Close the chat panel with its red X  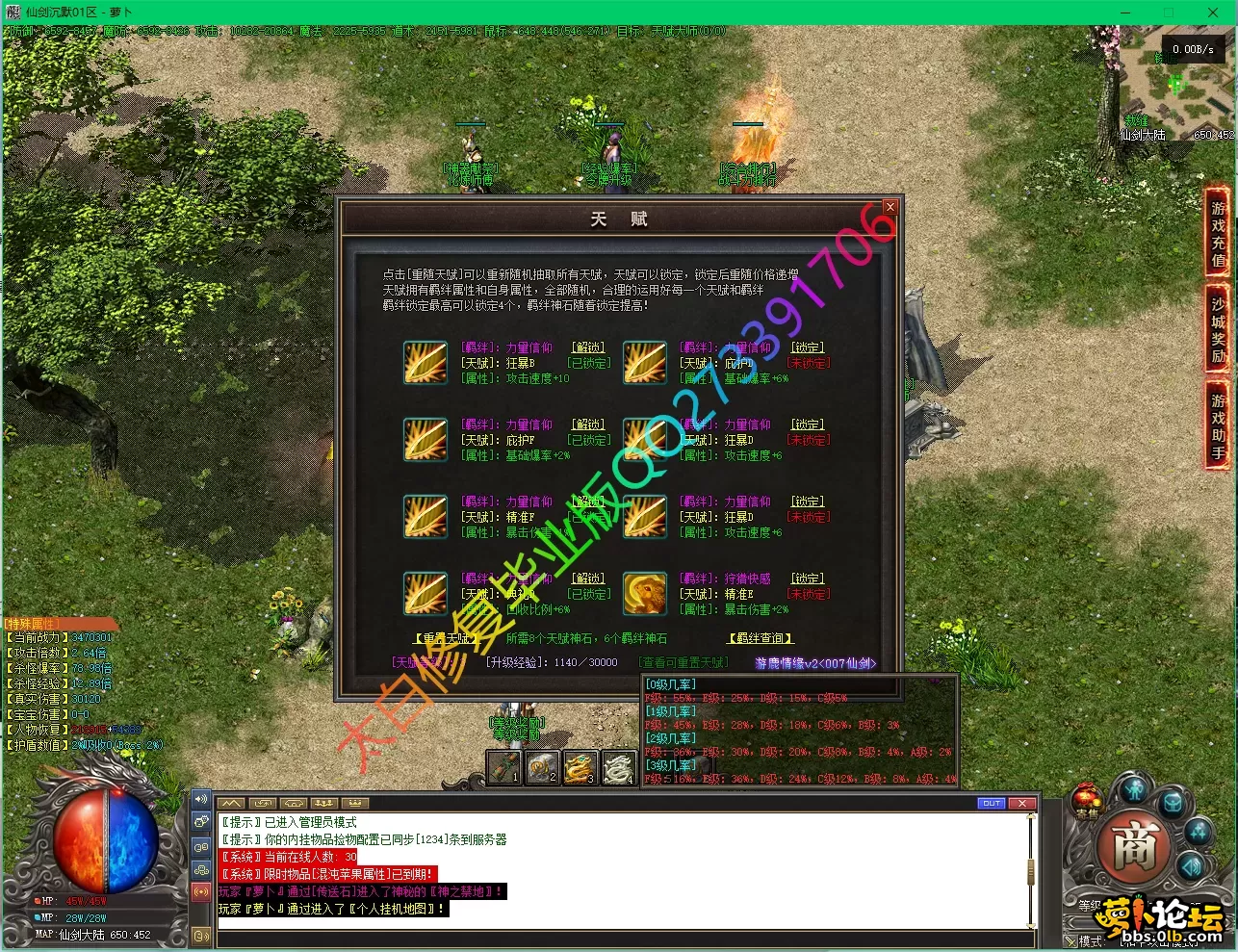[x=1021, y=803]
